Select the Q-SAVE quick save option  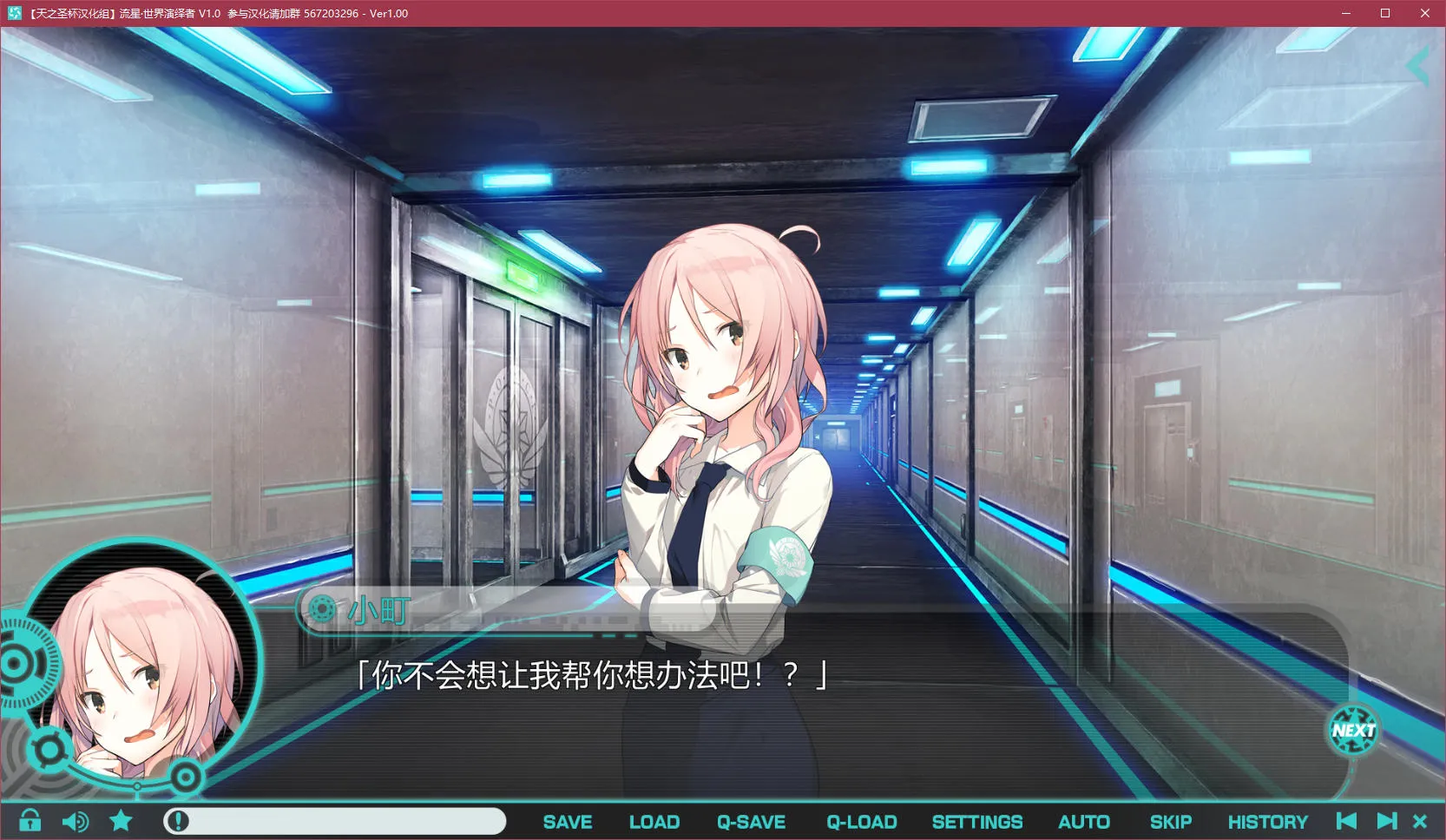751,821
